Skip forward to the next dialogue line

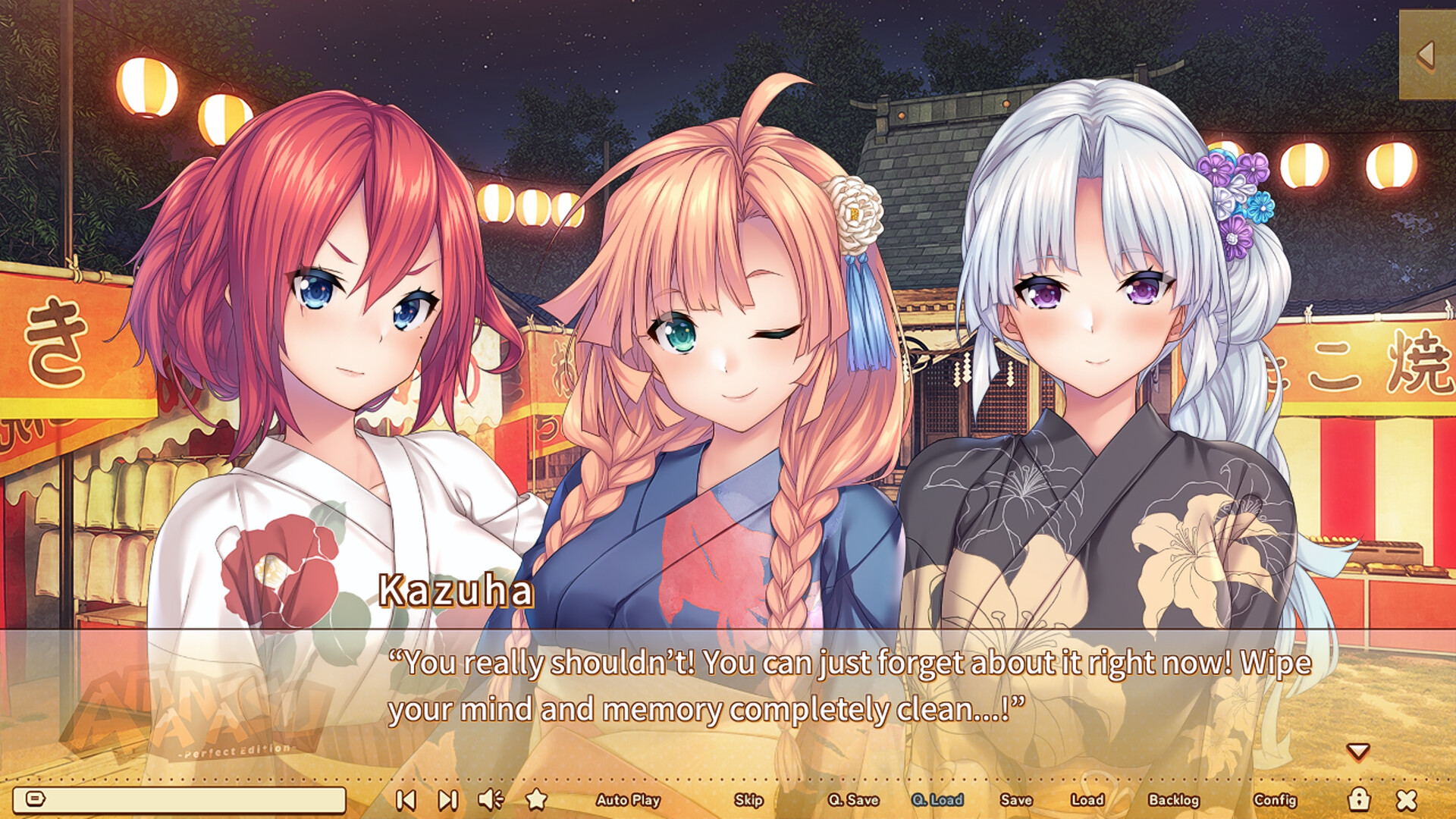[447, 799]
